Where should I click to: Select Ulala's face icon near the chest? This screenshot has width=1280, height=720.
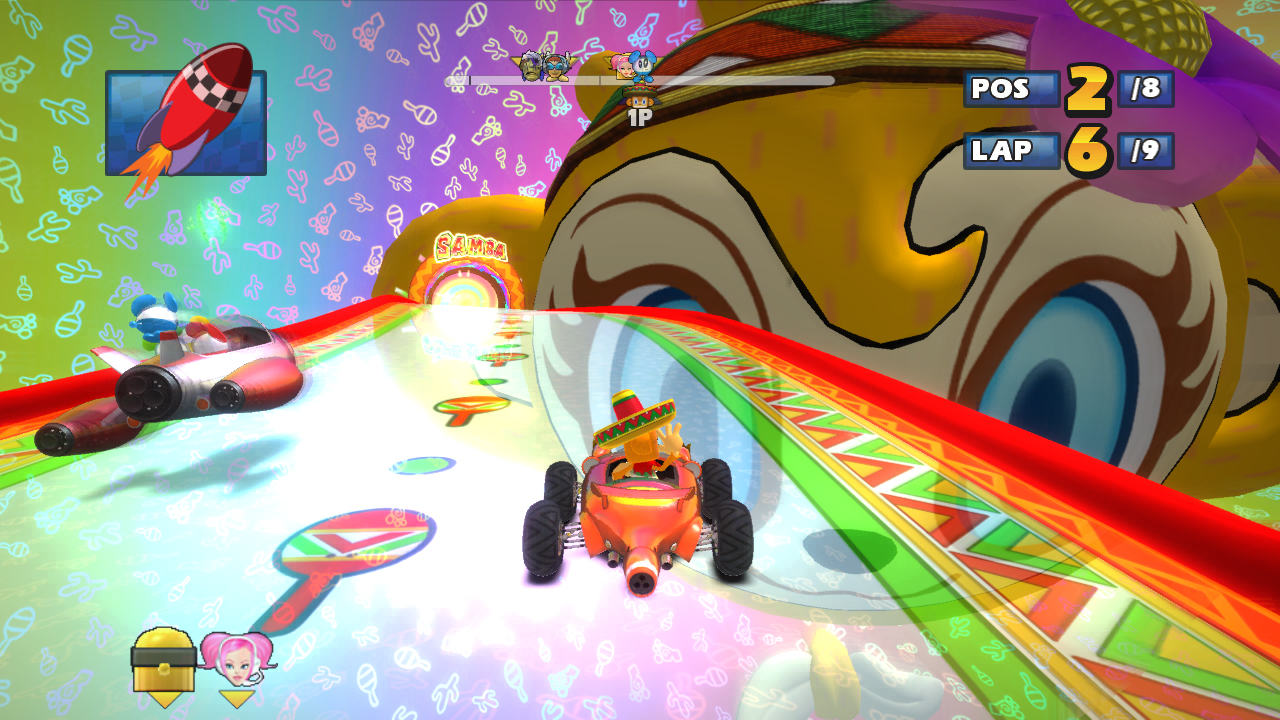pyautogui.click(x=238, y=660)
